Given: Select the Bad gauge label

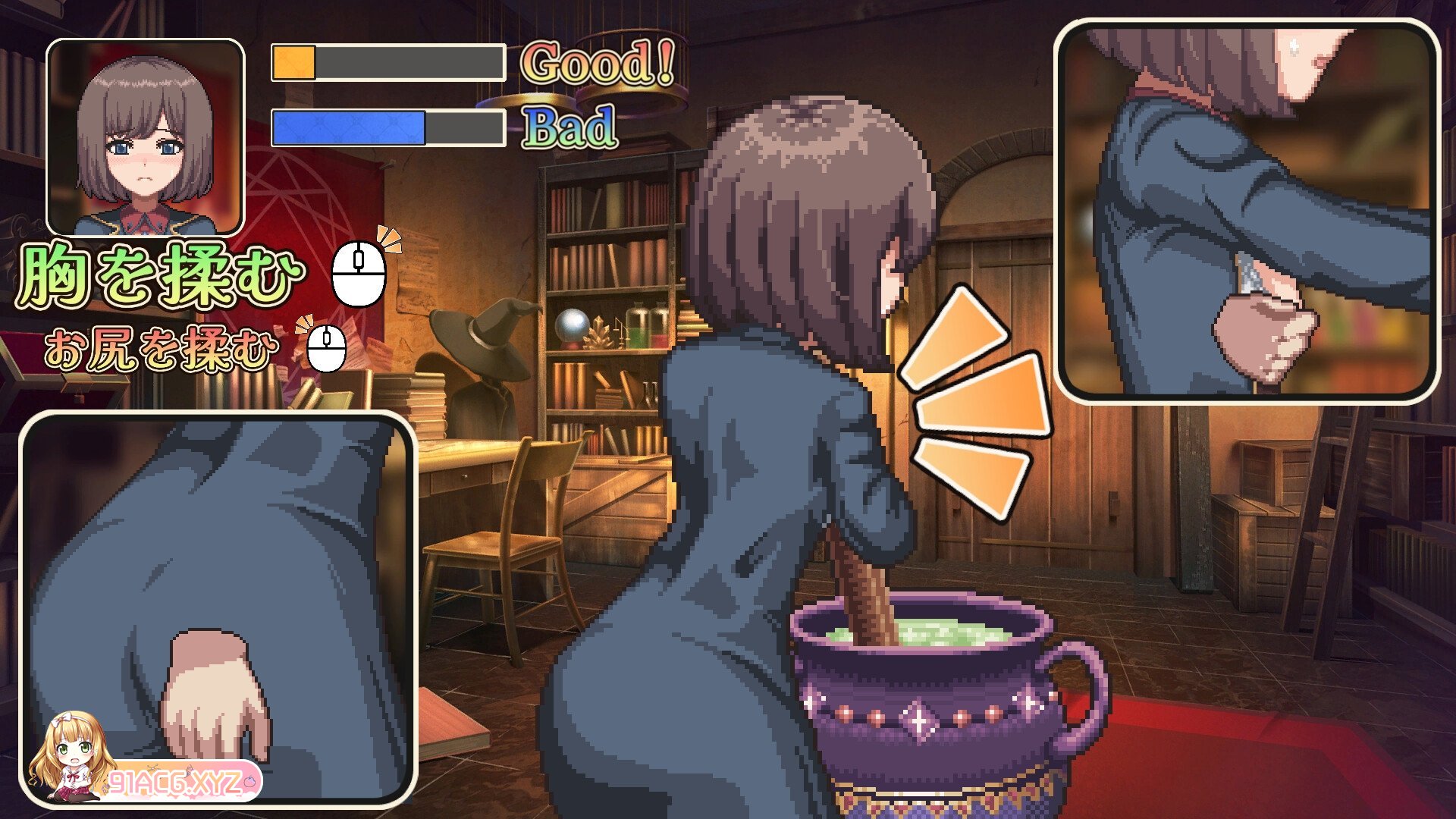Looking at the screenshot, I should point(574,129).
